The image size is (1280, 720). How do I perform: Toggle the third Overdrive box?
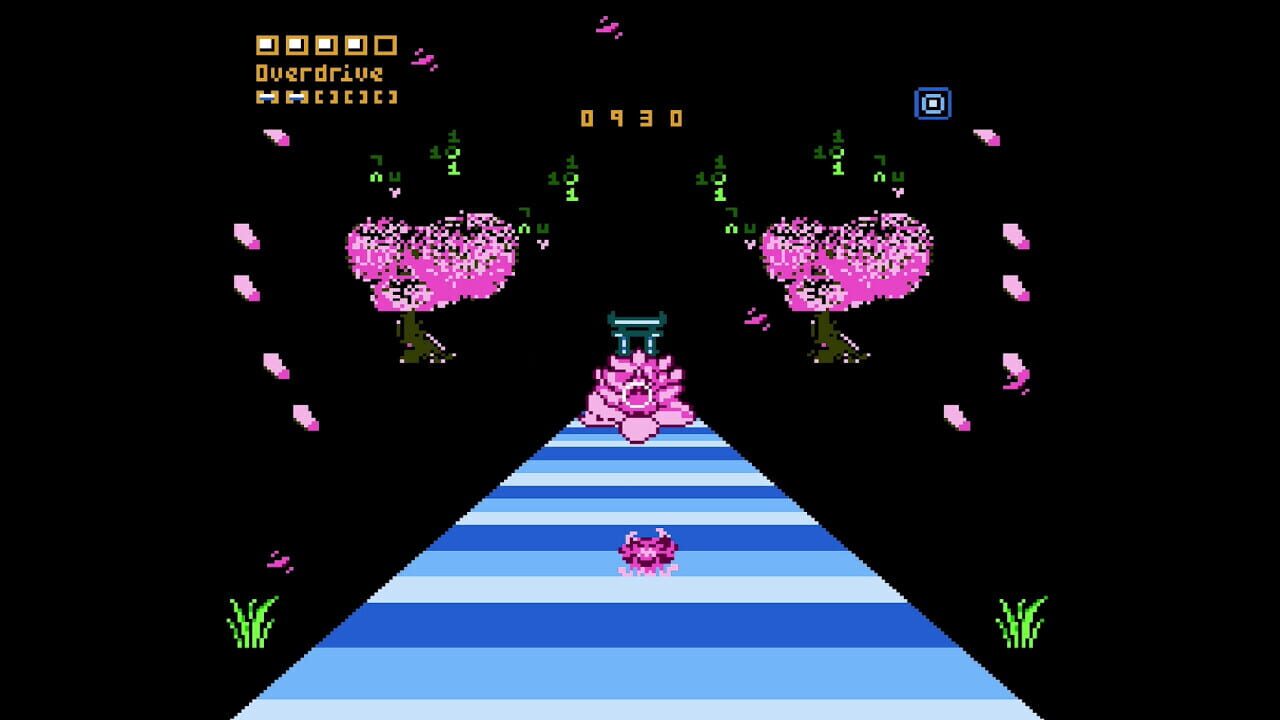(327, 45)
